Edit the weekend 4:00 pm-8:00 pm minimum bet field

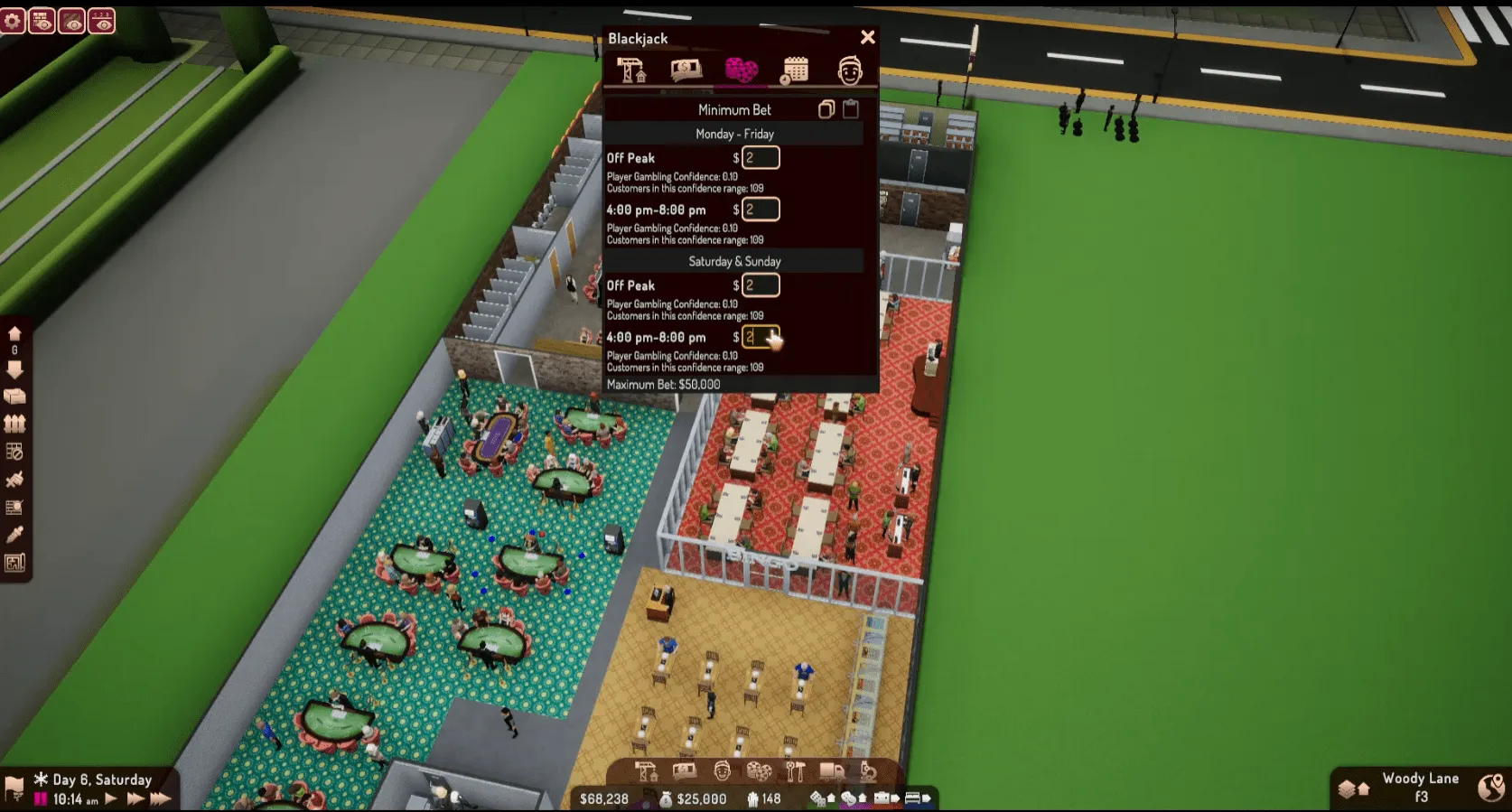[759, 337]
